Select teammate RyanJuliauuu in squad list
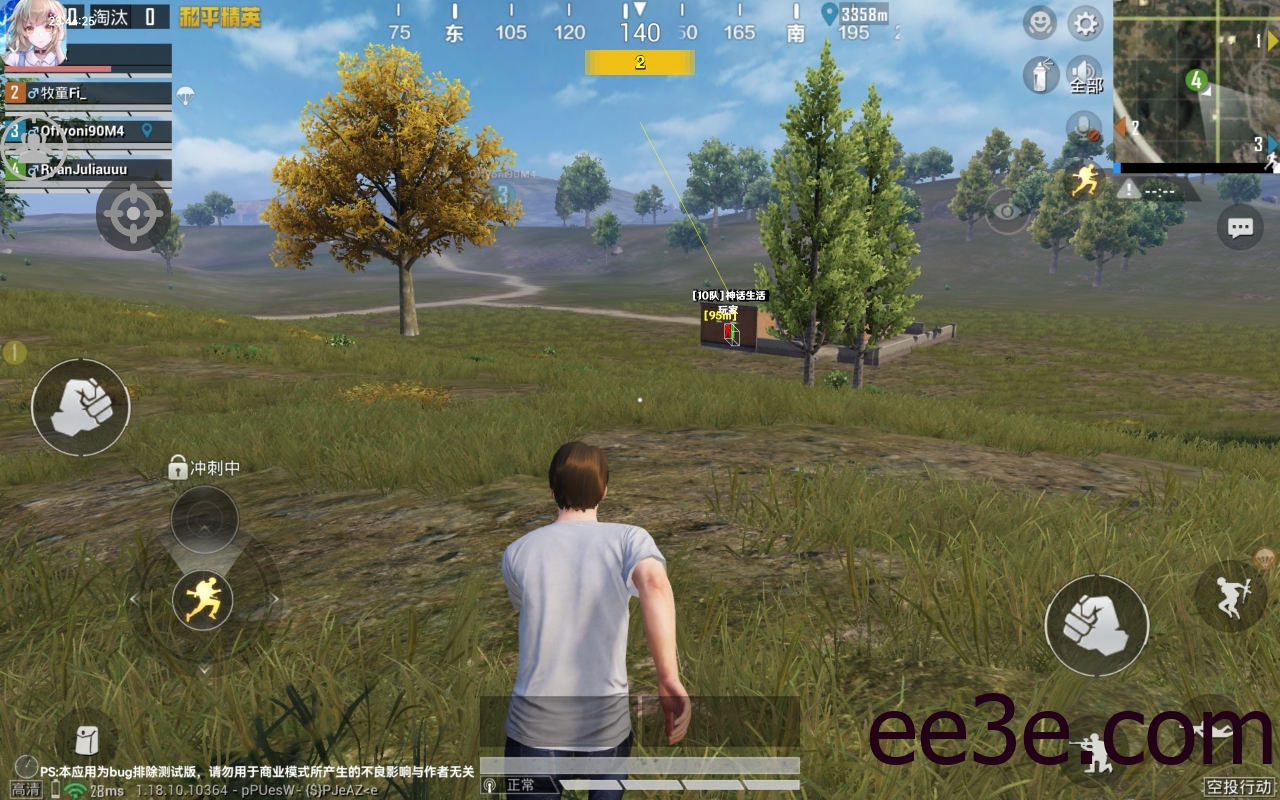 88,170
